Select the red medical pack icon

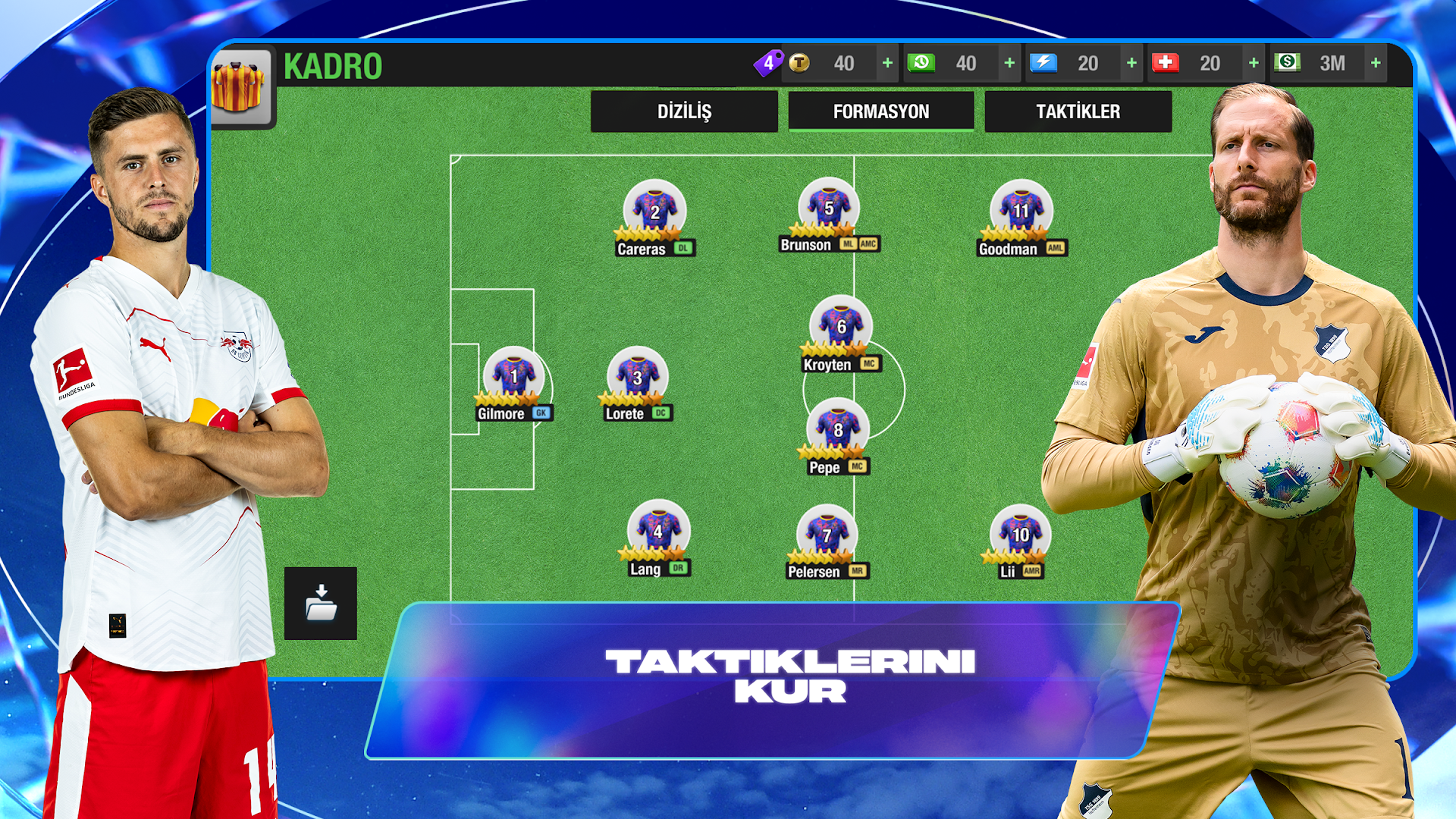click(1166, 64)
